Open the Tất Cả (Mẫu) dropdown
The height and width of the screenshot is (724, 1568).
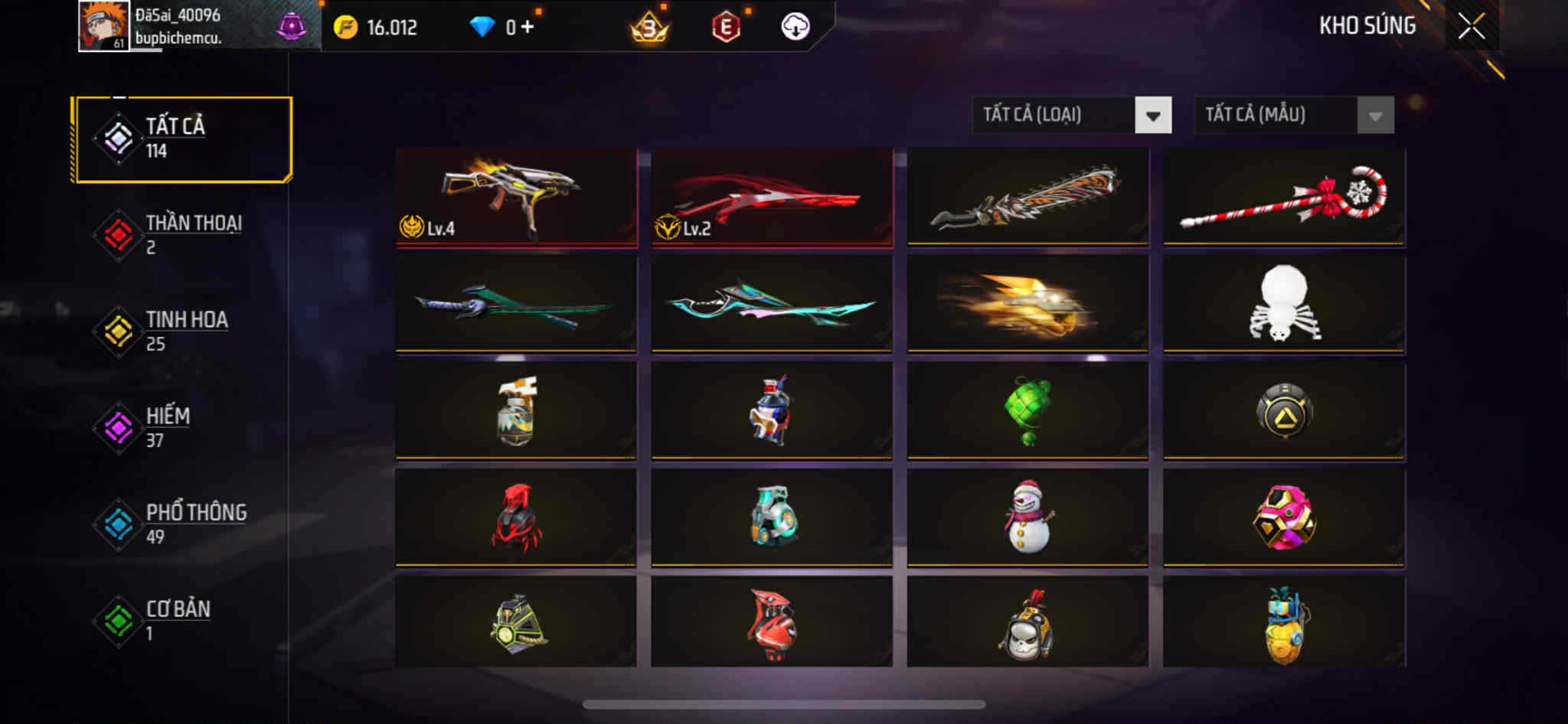pyautogui.click(x=1375, y=116)
